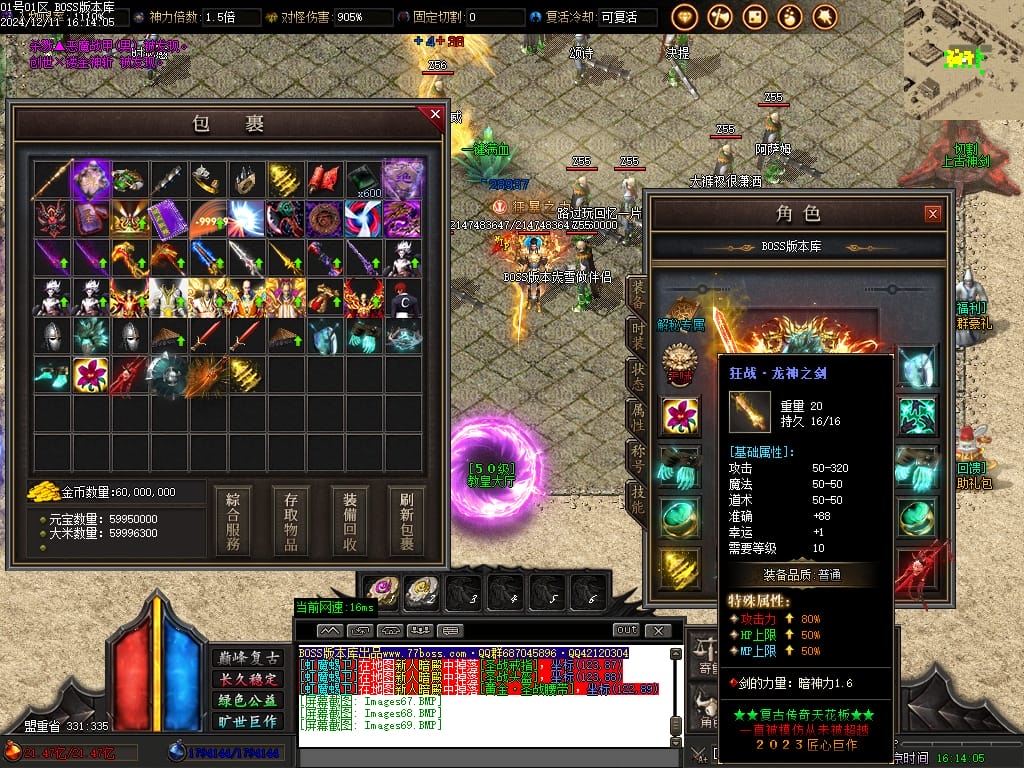The image size is (1024, 768).
Task: Switch to the 时装 costume tab
Action: [x=637, y=336]
